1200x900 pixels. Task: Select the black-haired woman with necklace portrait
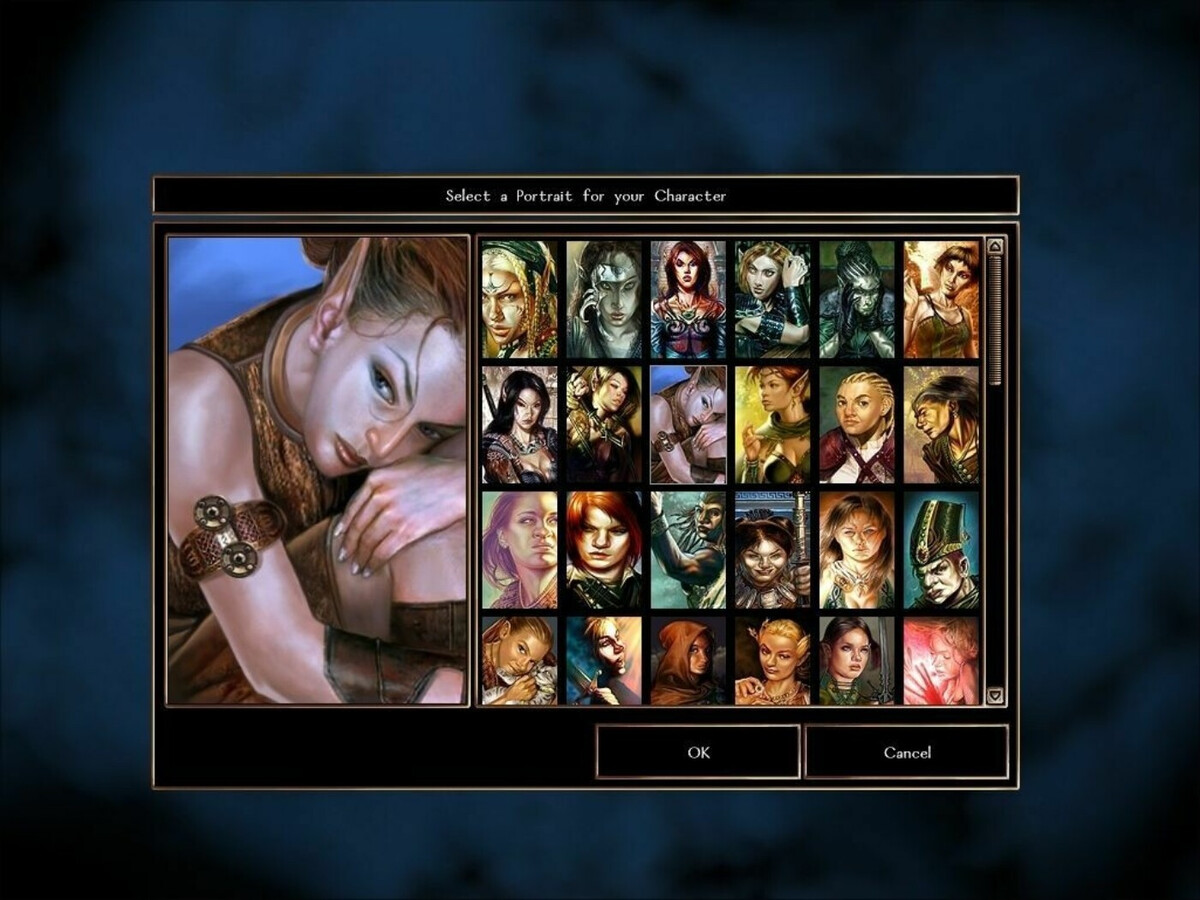pyautogui.click(x=520, y=425)
